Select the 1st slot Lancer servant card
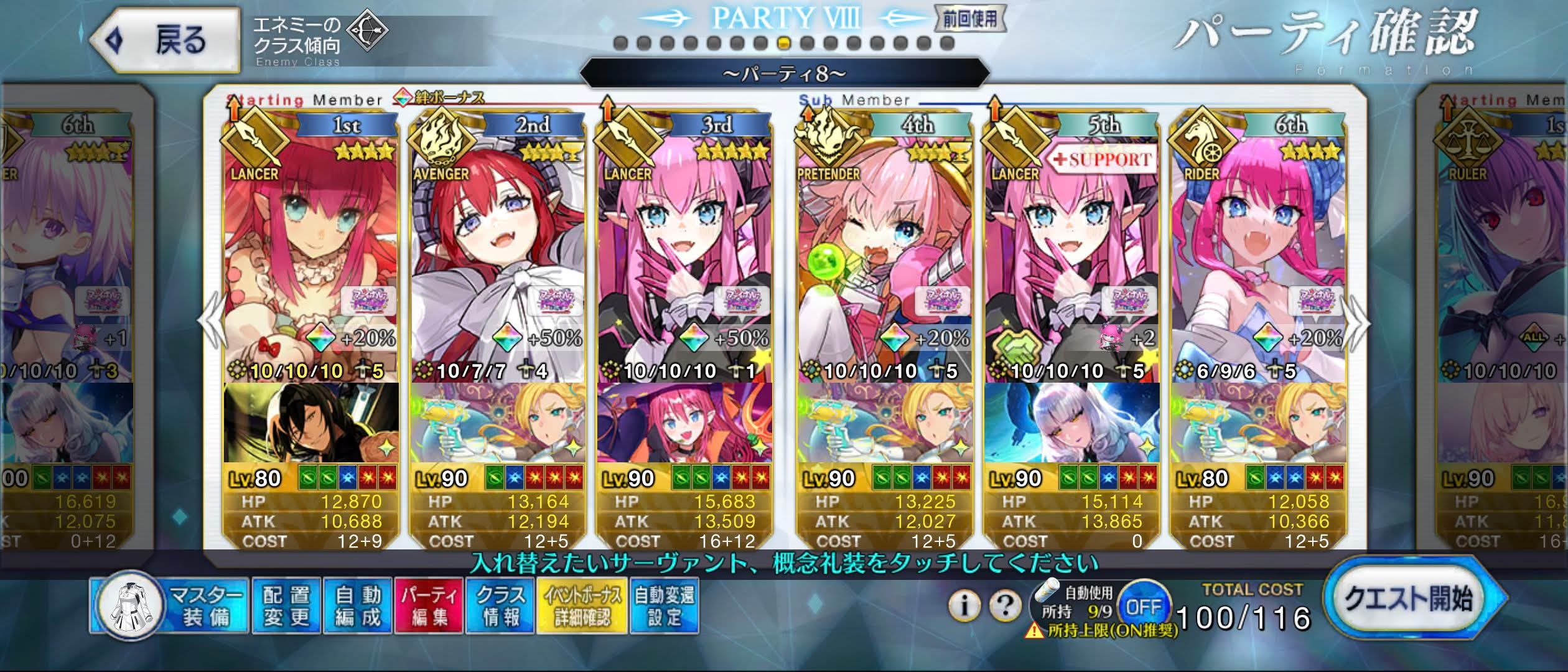1568x672 pixels. tap(311, 249)
